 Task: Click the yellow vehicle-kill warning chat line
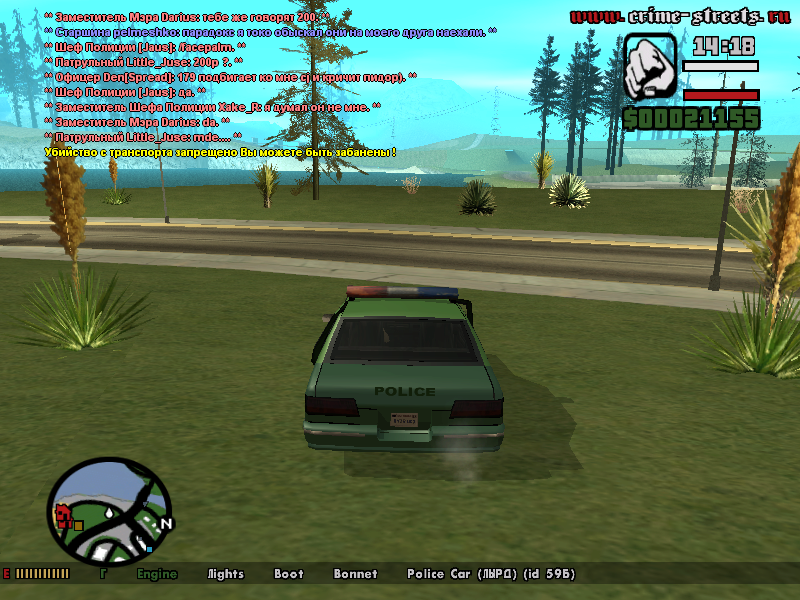click(x=221, y=152)
